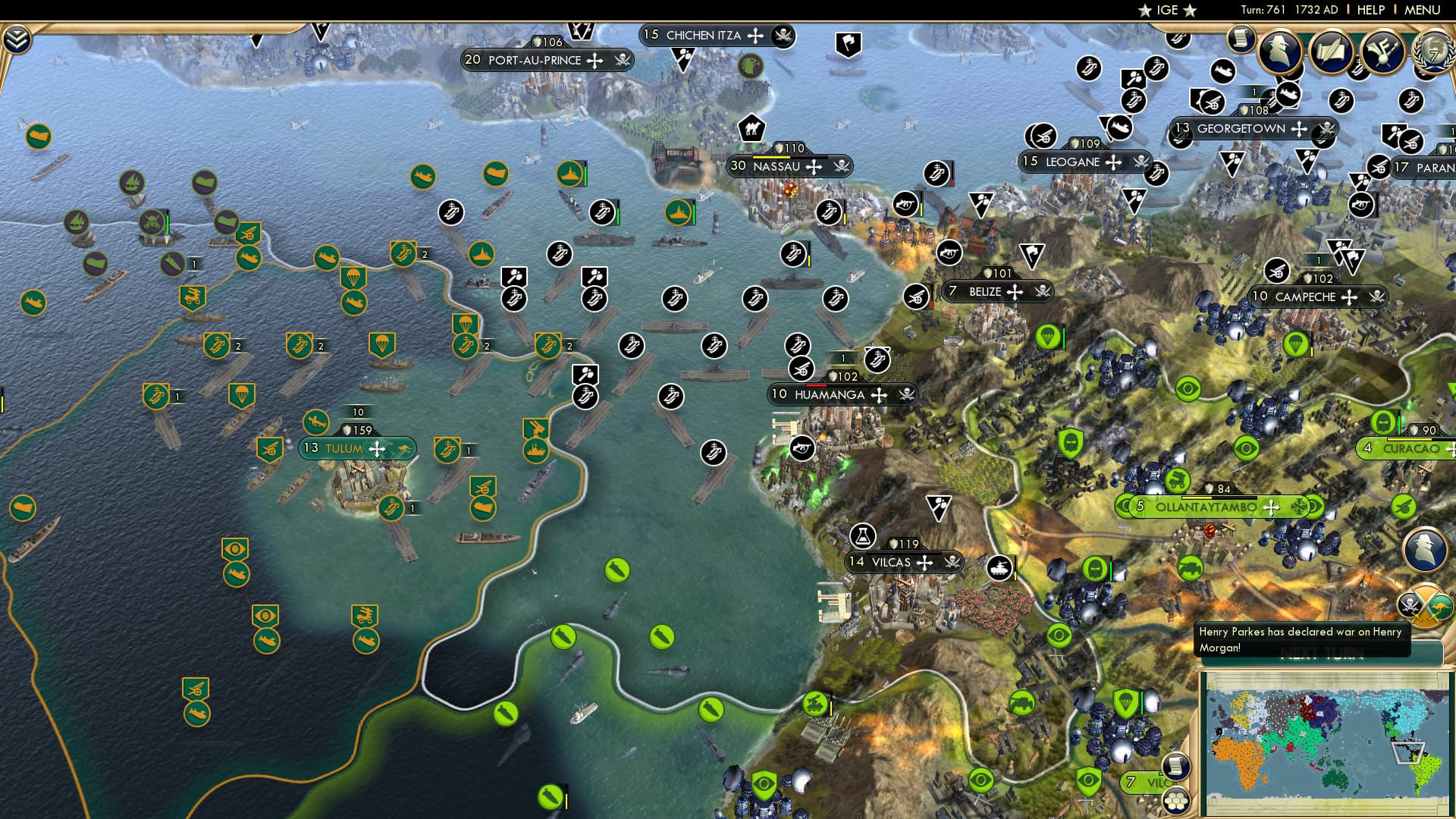The width and height of the screenshot is (1456, 819).
Task: Open the MENU
Action: [1424, 11]
